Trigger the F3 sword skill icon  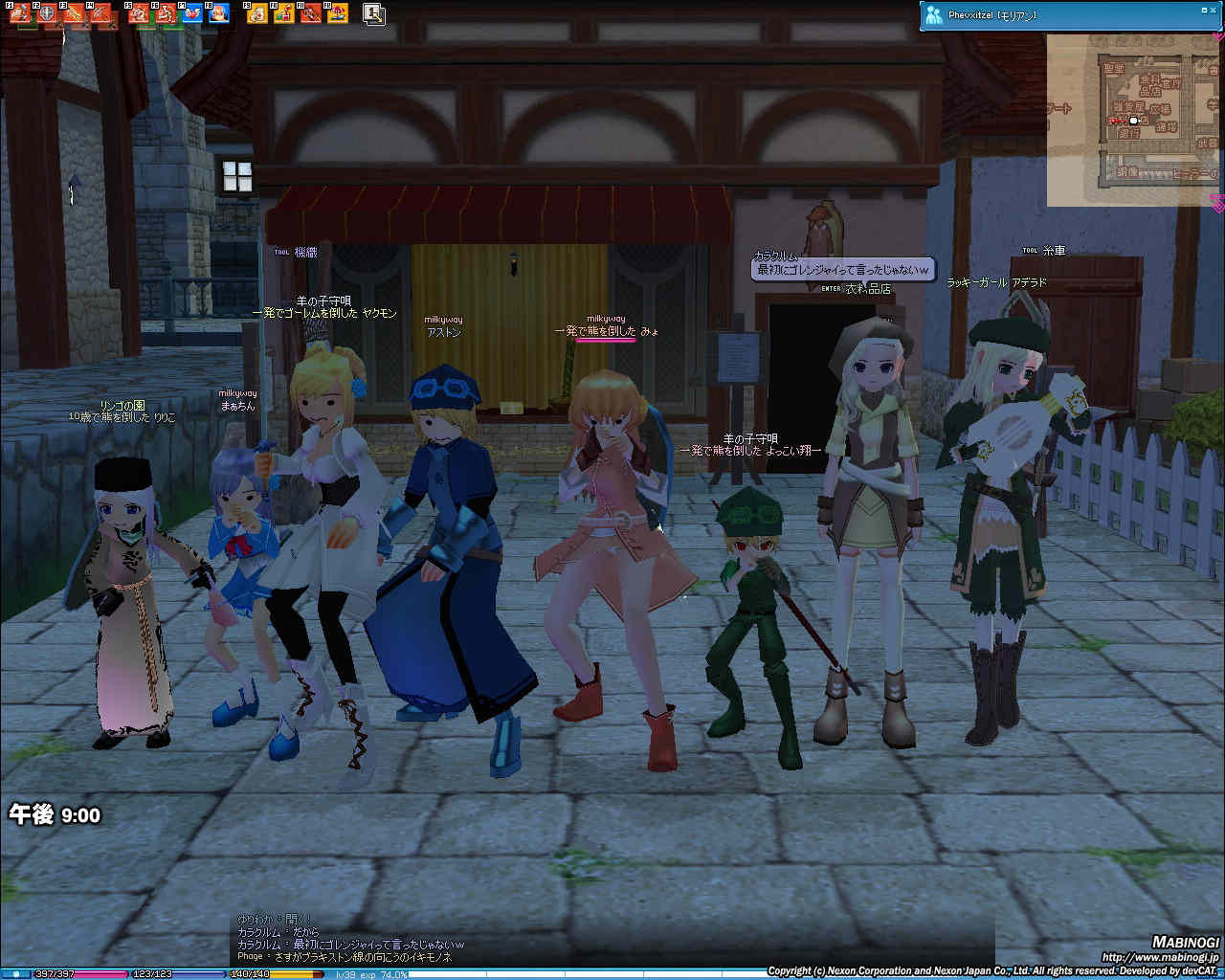(73, 13)
